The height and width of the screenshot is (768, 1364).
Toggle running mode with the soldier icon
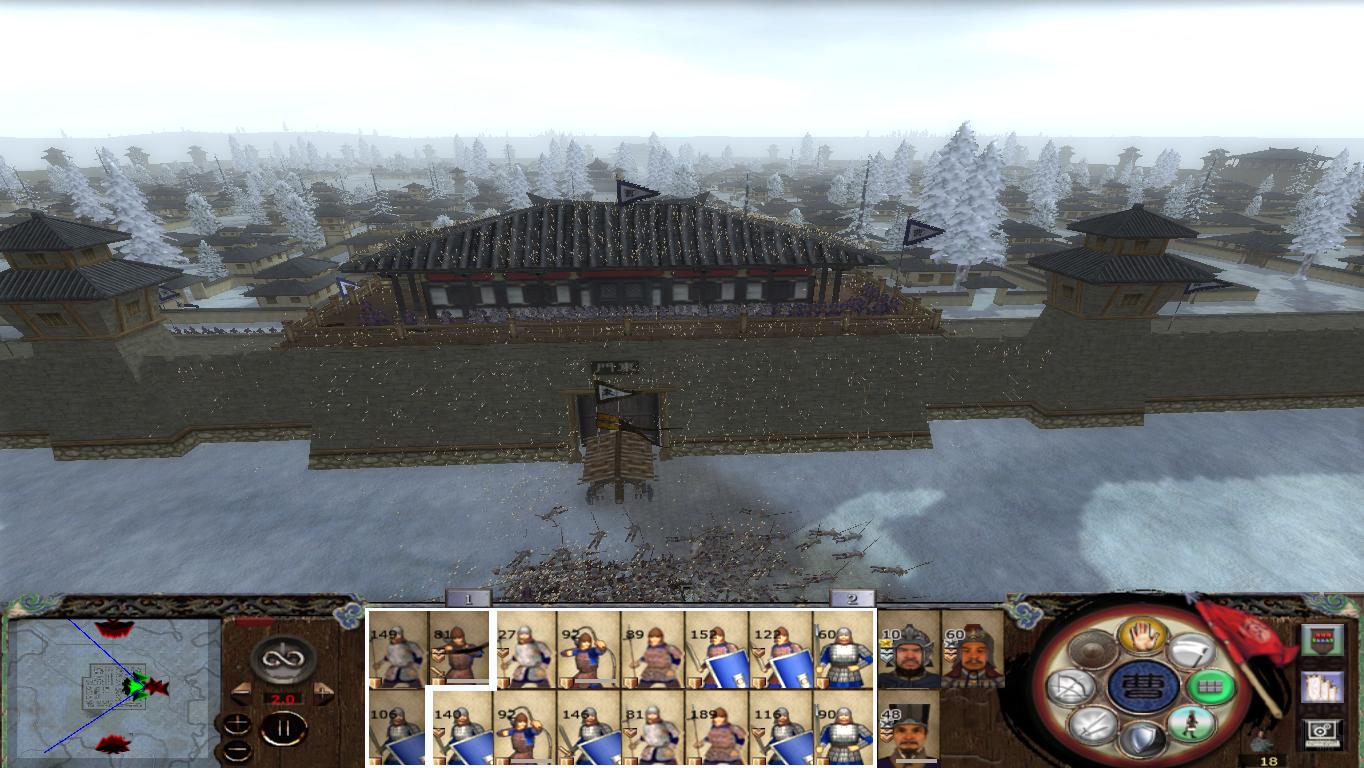click(x=1189, y=724)
